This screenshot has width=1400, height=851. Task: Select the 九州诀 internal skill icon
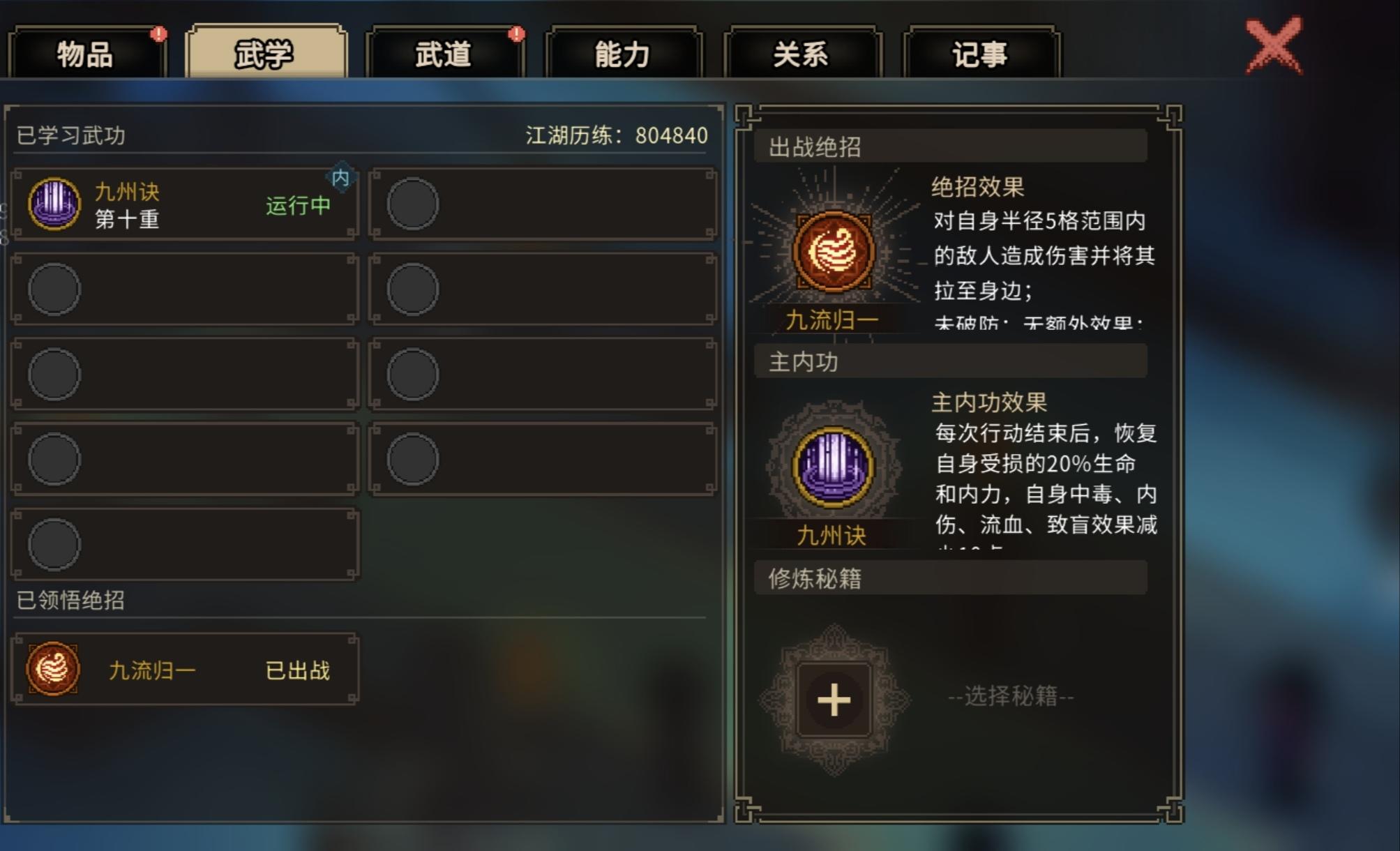point(56,202)
